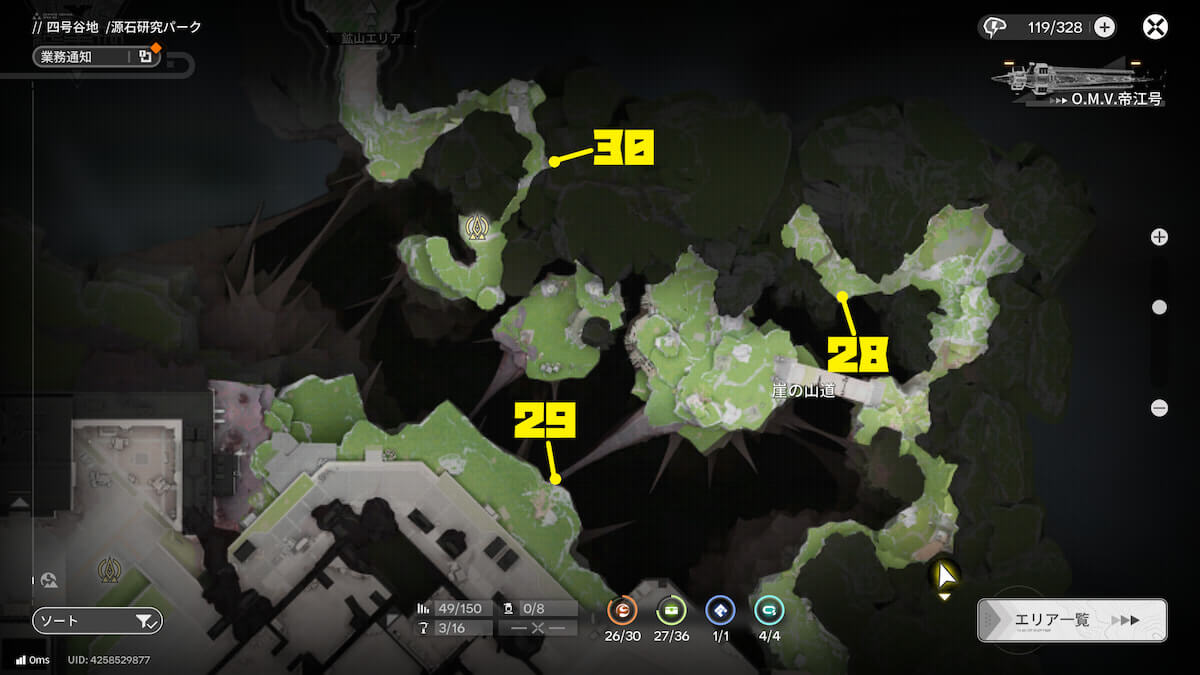Open the 業務通知 notification panel
Screen dimensions: 1200x675
pos(97,57)
